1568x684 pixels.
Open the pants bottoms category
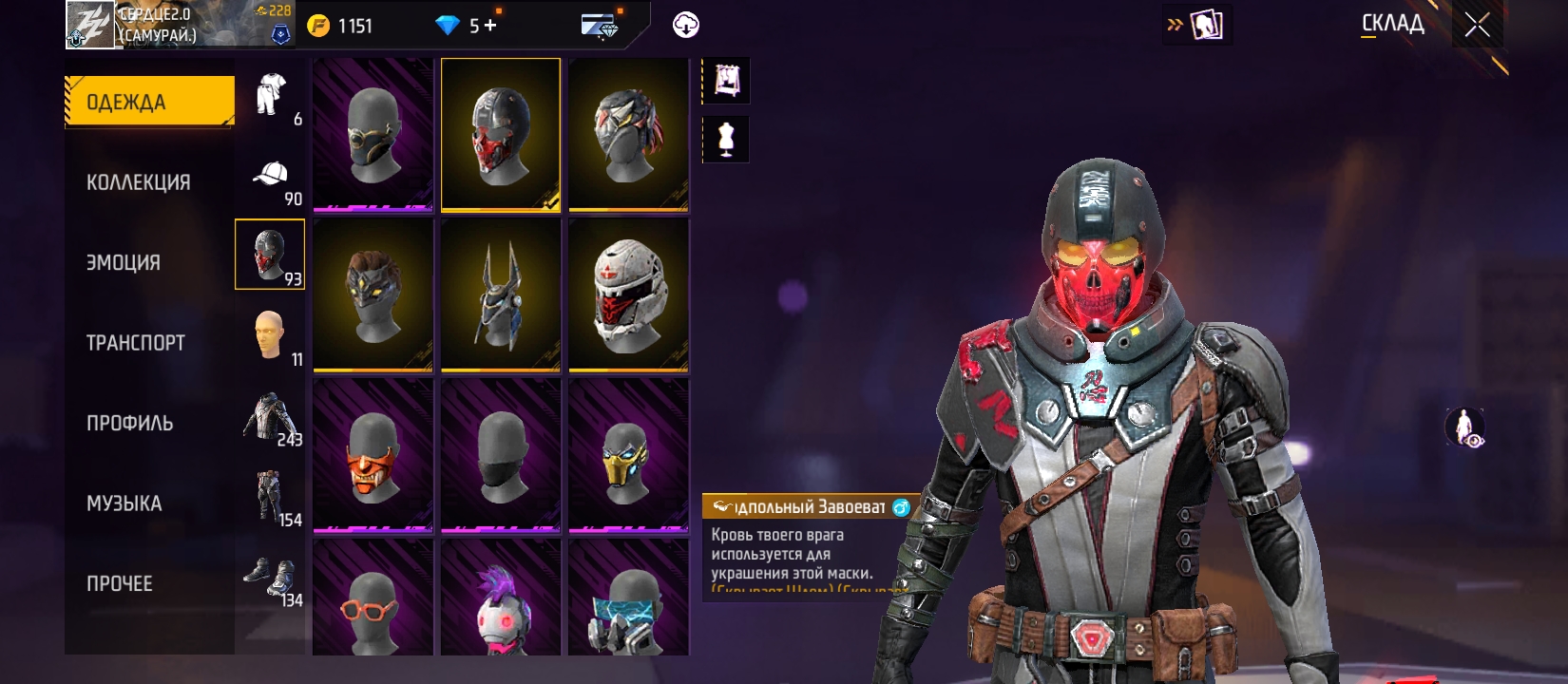(x=270, y=497)
